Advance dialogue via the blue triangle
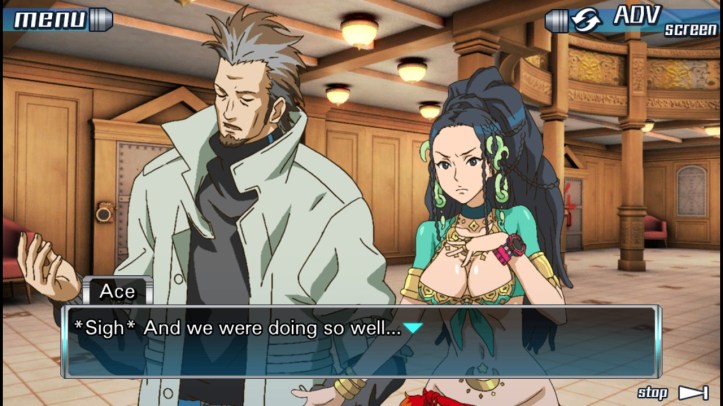 [413, 327]
